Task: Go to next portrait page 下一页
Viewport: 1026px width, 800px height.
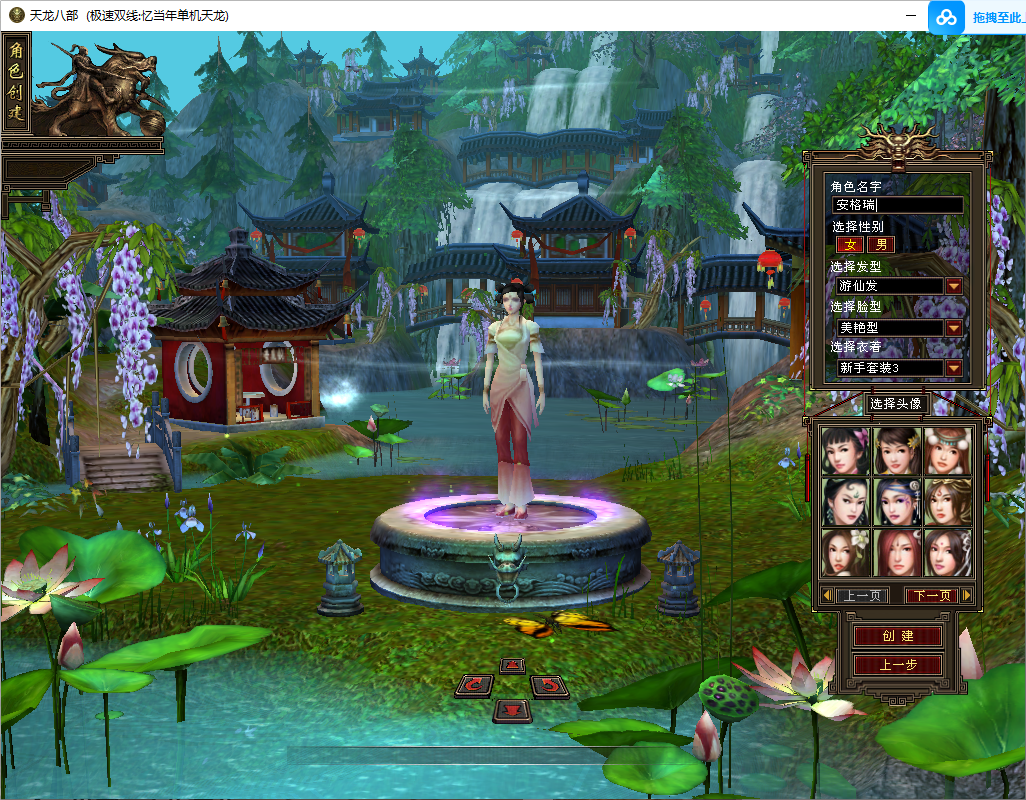Action: [931, 596]
